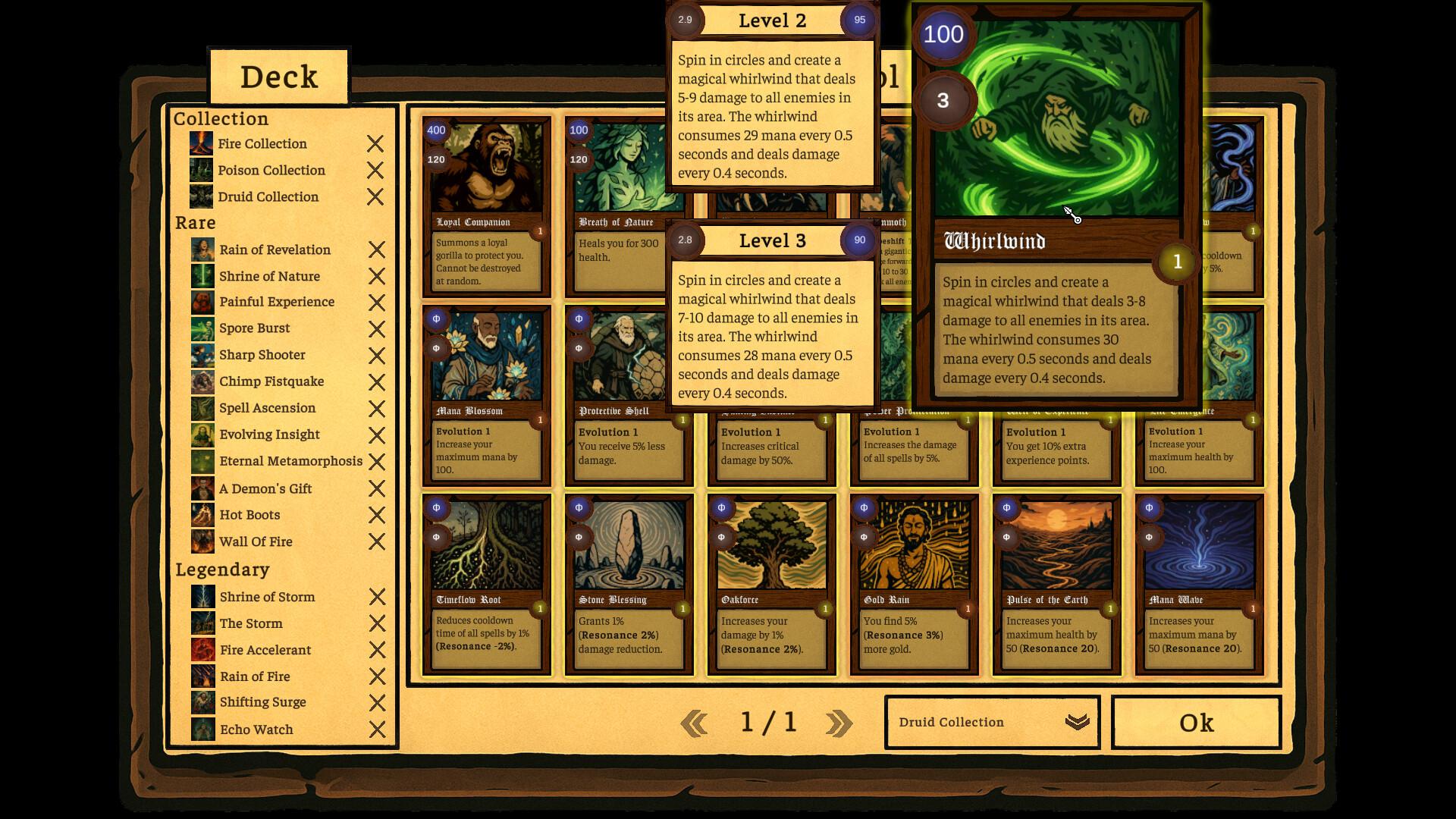Select the Druid Collection sidebar icon
Image resolution: width=1456 pixels, height=819 pixels.
(x=201, y=196)
